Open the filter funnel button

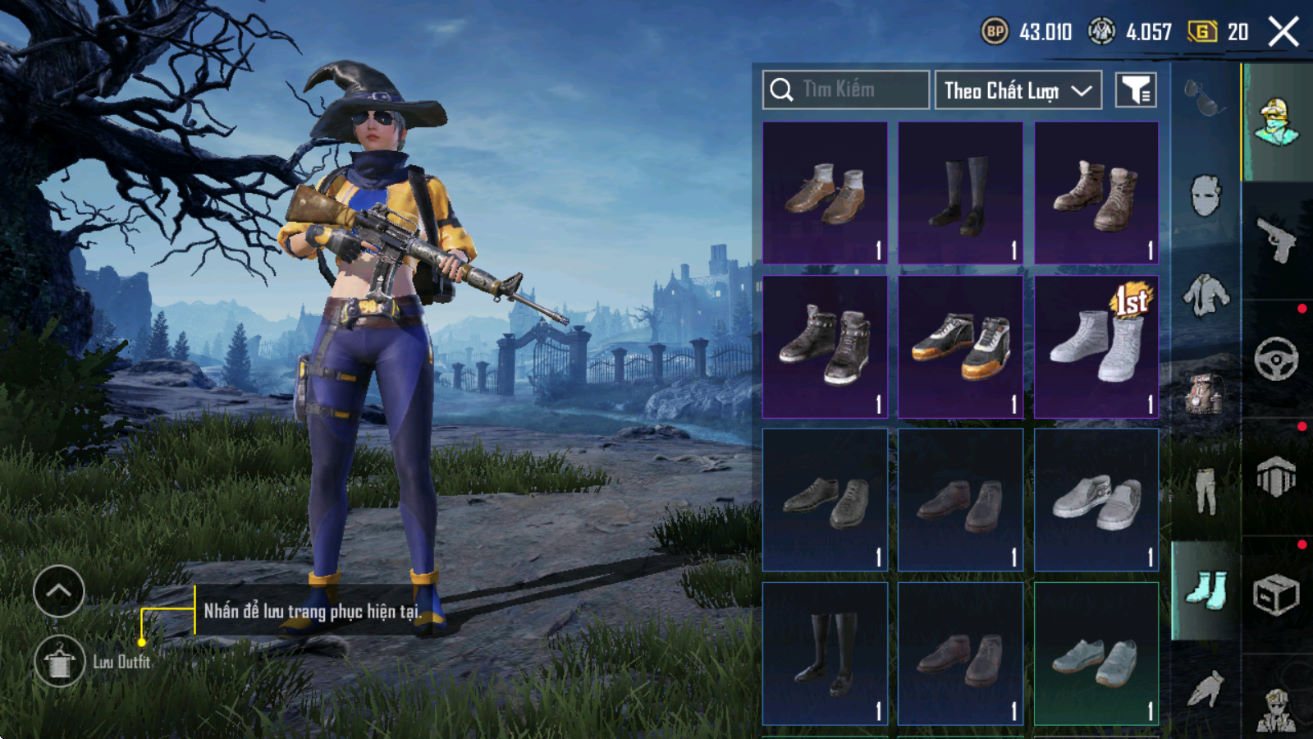1135,90
